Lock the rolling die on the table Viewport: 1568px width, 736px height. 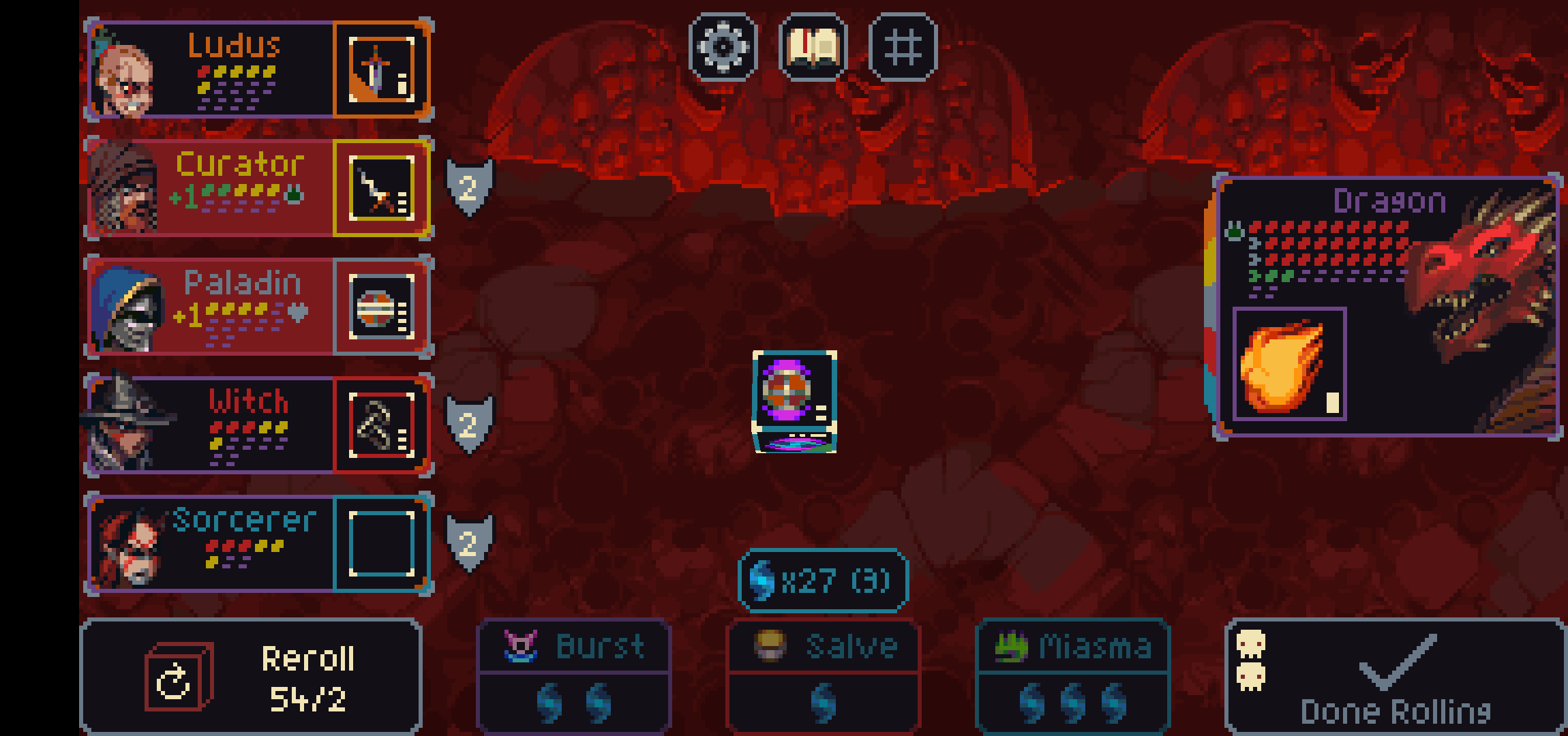pos(794,401)
